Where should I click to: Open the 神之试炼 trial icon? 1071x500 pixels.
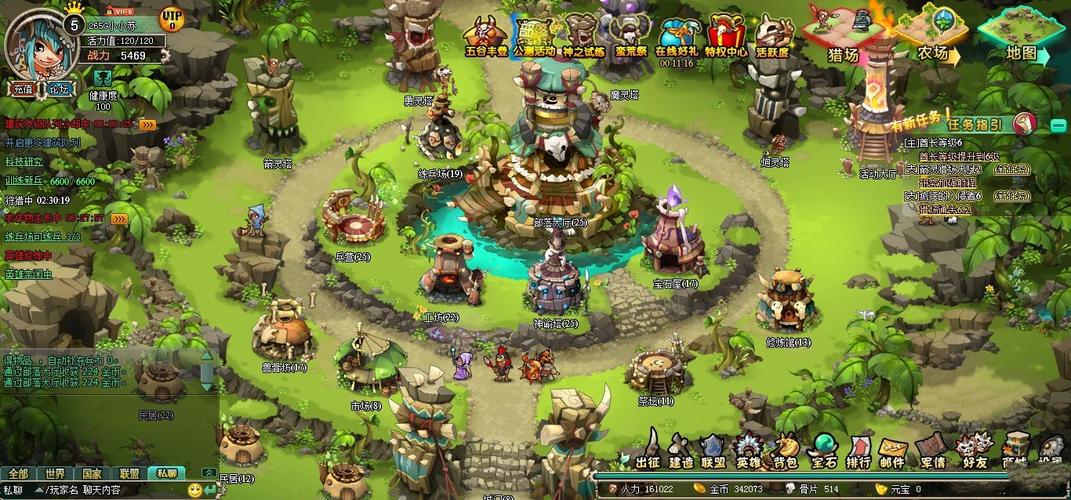click(583, 35)
